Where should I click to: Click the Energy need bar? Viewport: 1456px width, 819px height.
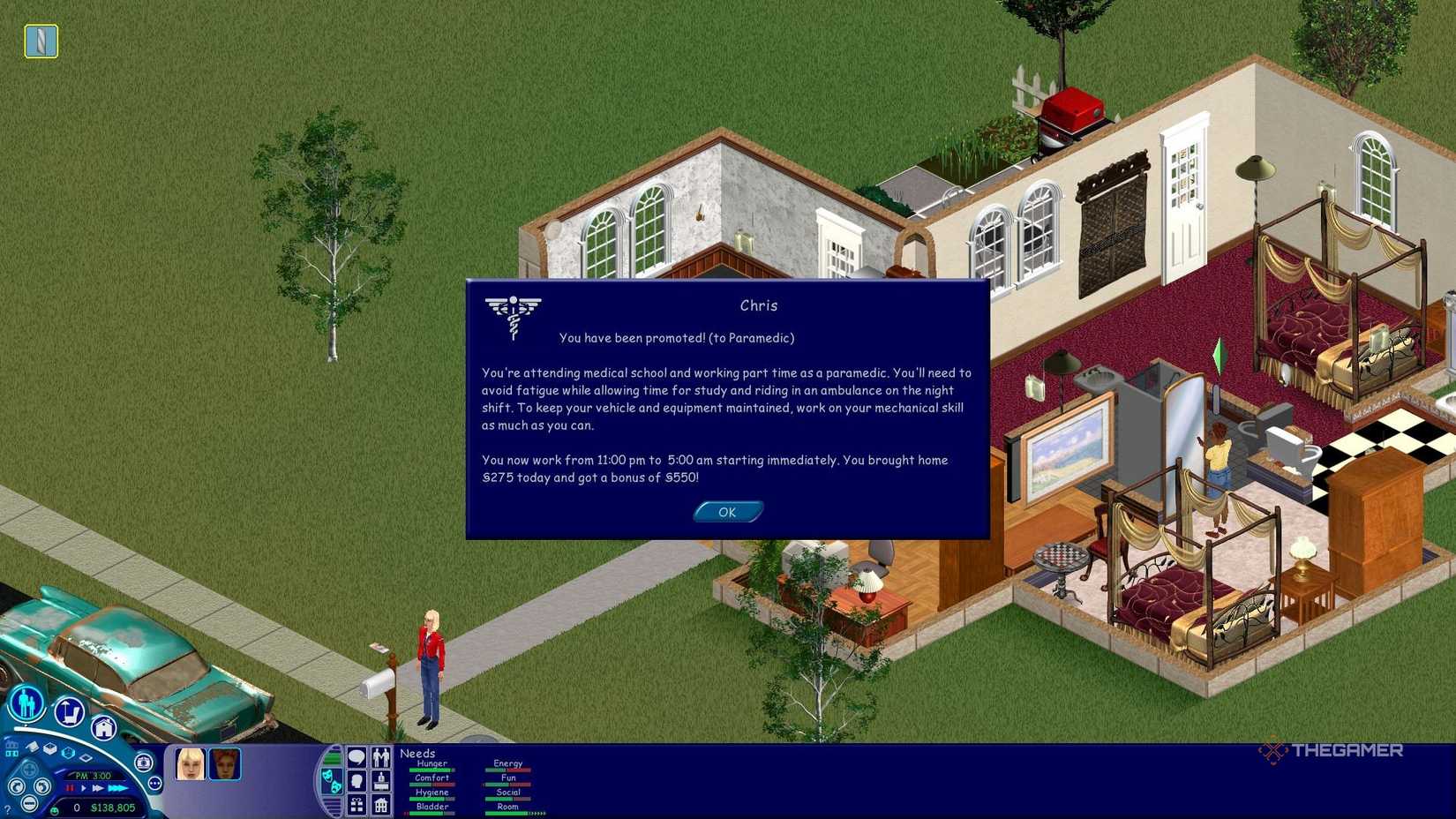507,770
